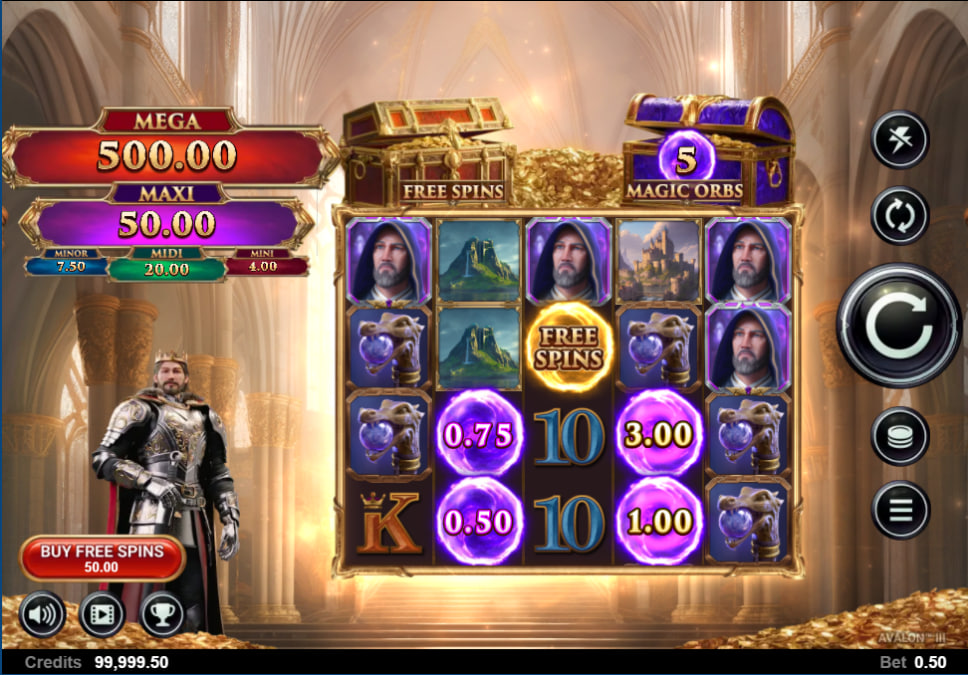968x675 pixels.
Task: Spin the reels with the large spin button
Action: 898,325
